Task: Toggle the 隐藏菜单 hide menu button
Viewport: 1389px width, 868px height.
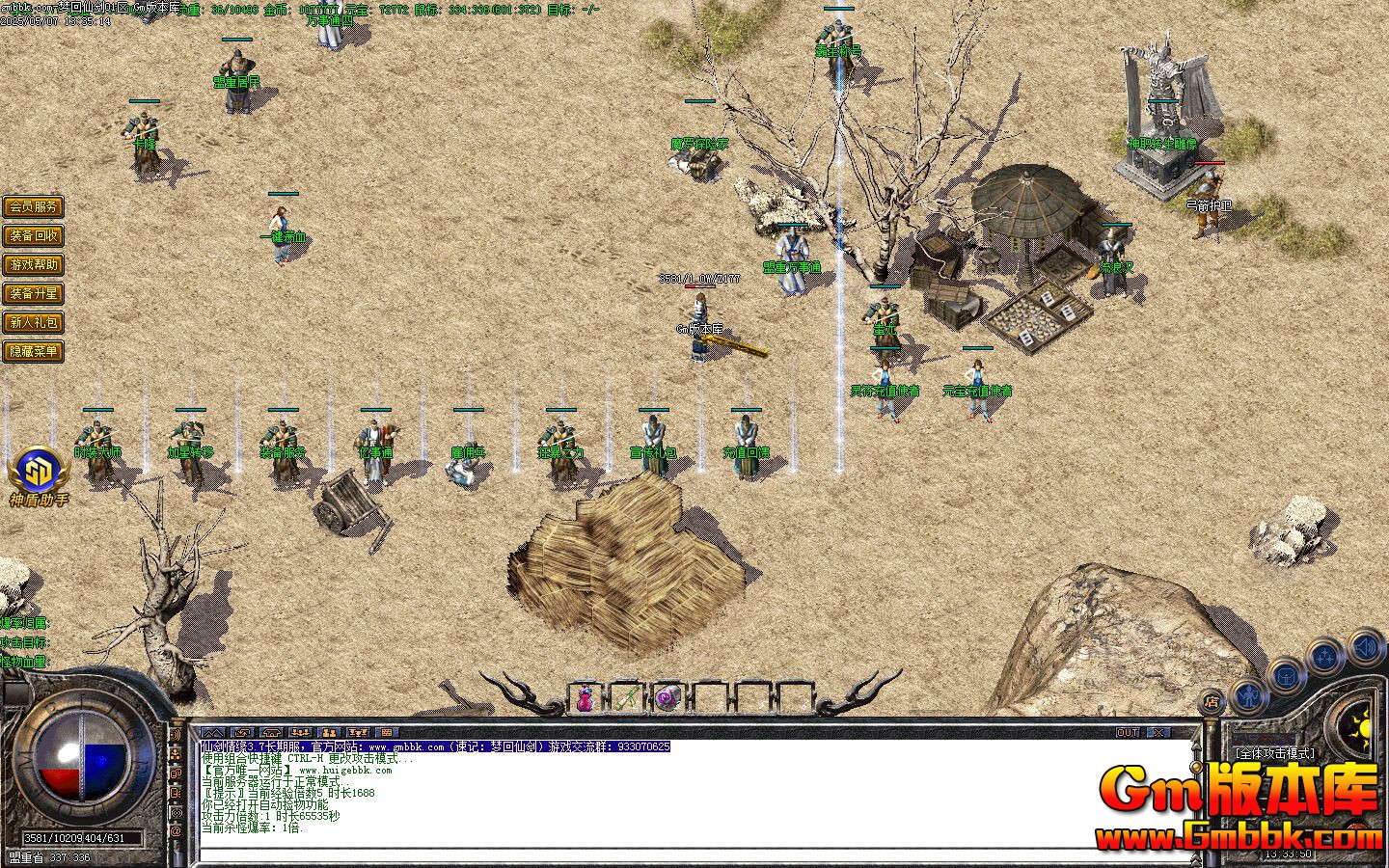Action: coord(34,351)
